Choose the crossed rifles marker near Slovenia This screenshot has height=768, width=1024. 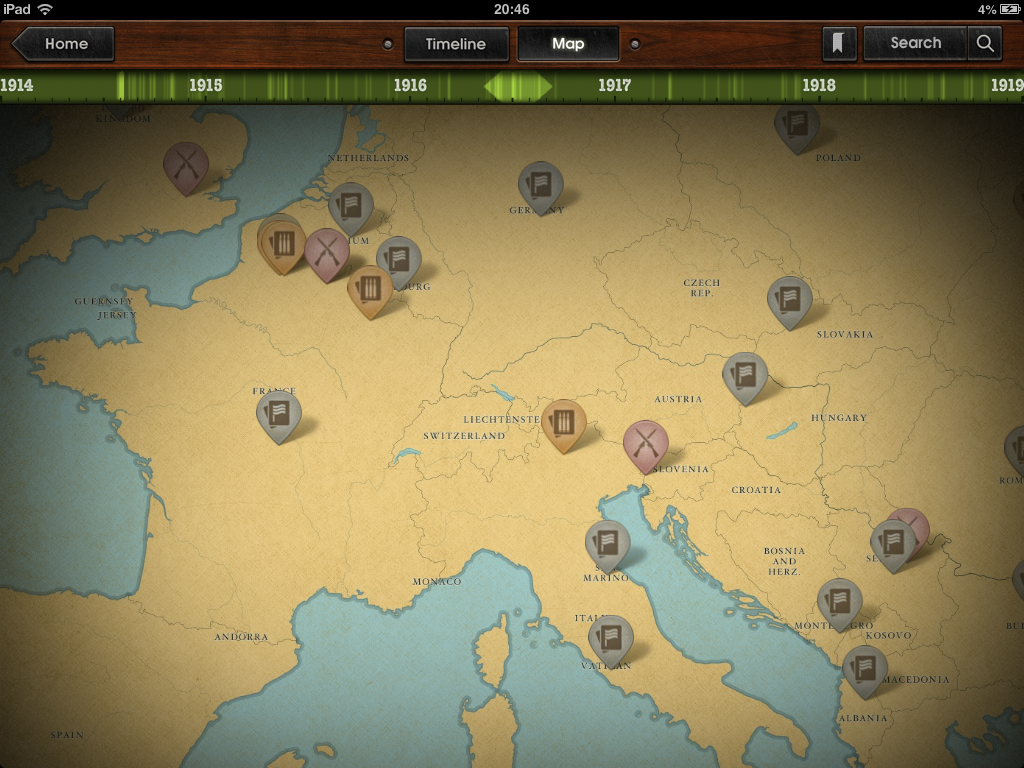pos(645,442)
